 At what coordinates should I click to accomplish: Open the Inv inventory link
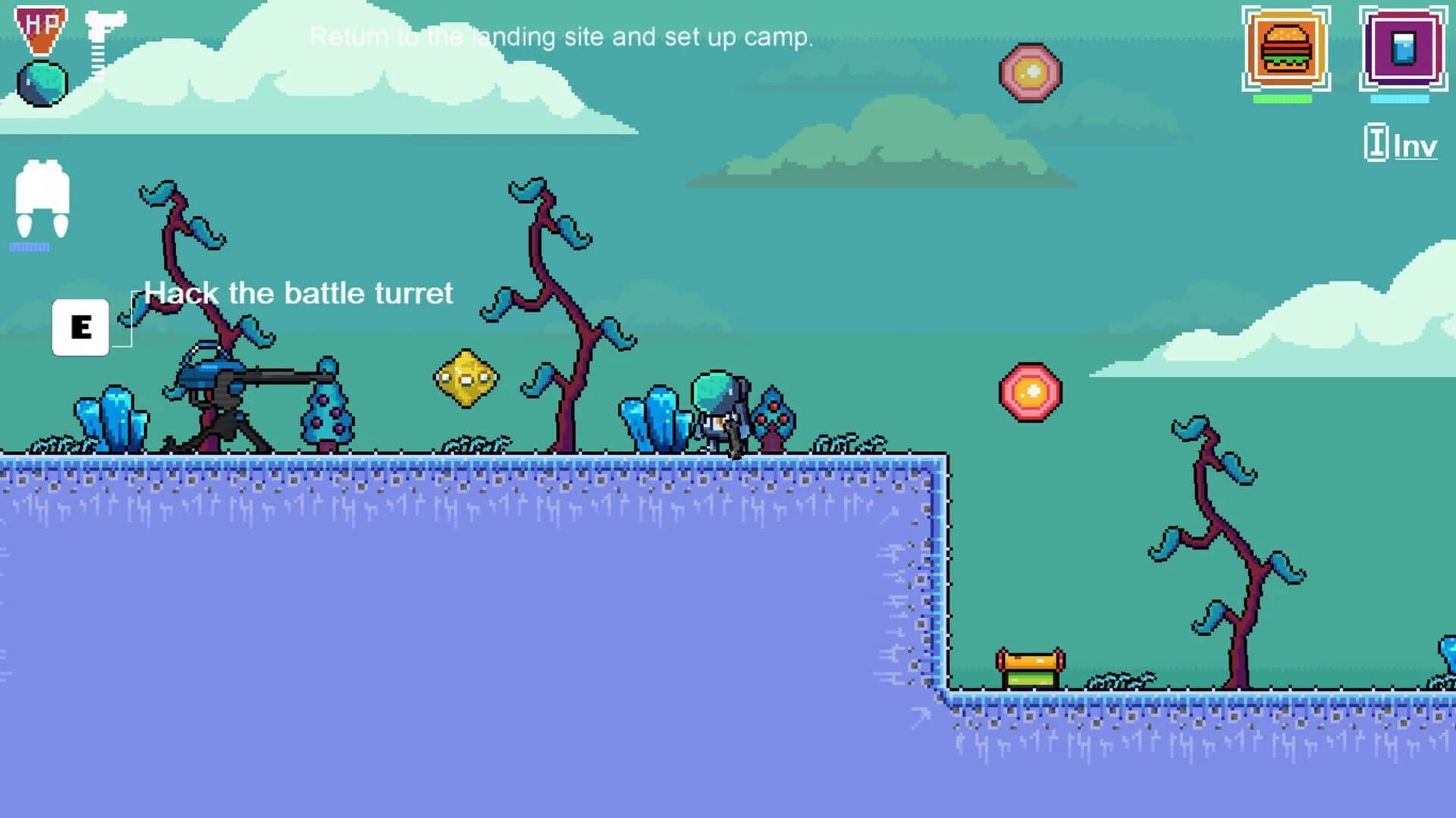tap(1414, 145)
